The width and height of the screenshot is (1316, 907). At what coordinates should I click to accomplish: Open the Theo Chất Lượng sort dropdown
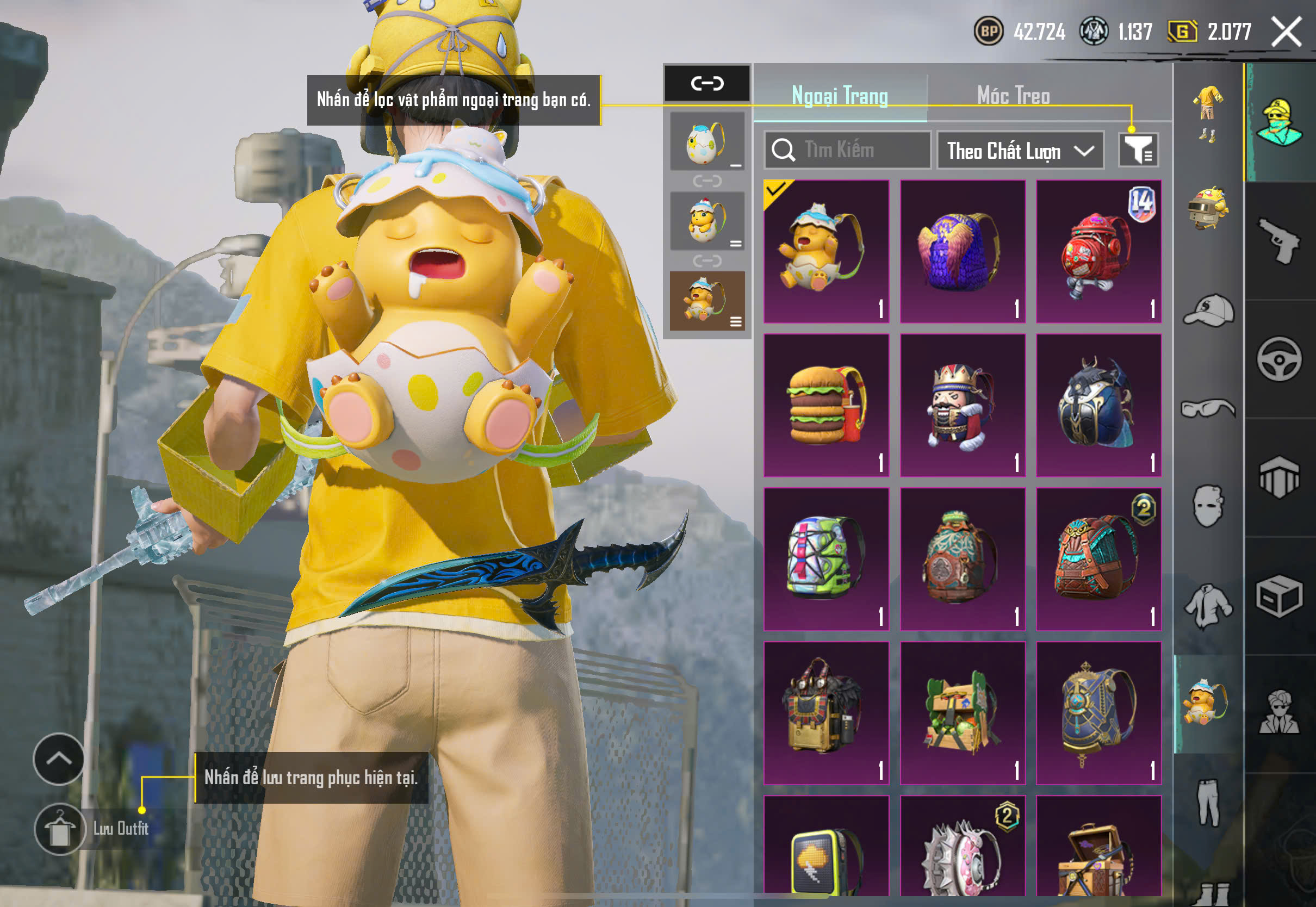(1020, 151)
